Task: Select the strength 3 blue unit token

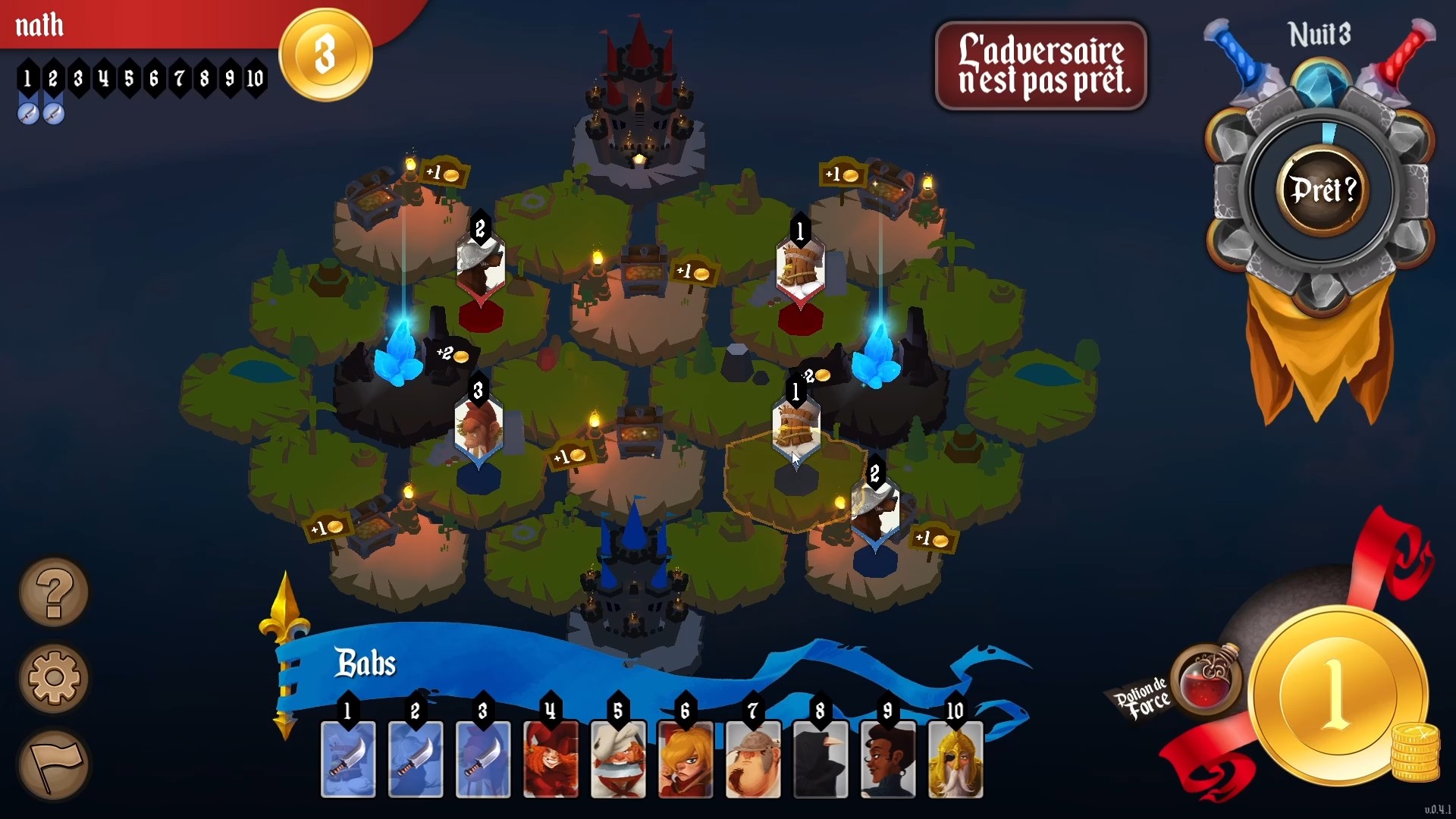Action: pos(479,428)
